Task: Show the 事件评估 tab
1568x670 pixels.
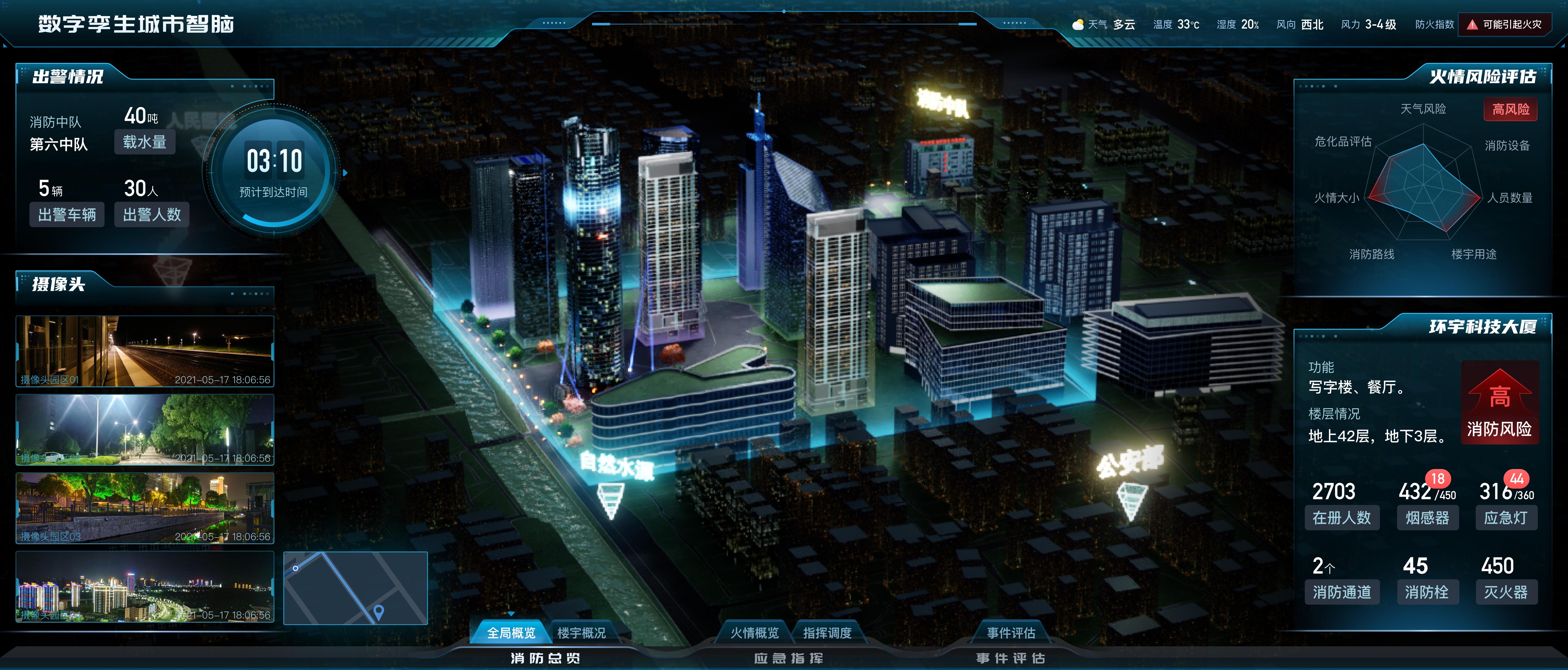Action: [1010, 633]
